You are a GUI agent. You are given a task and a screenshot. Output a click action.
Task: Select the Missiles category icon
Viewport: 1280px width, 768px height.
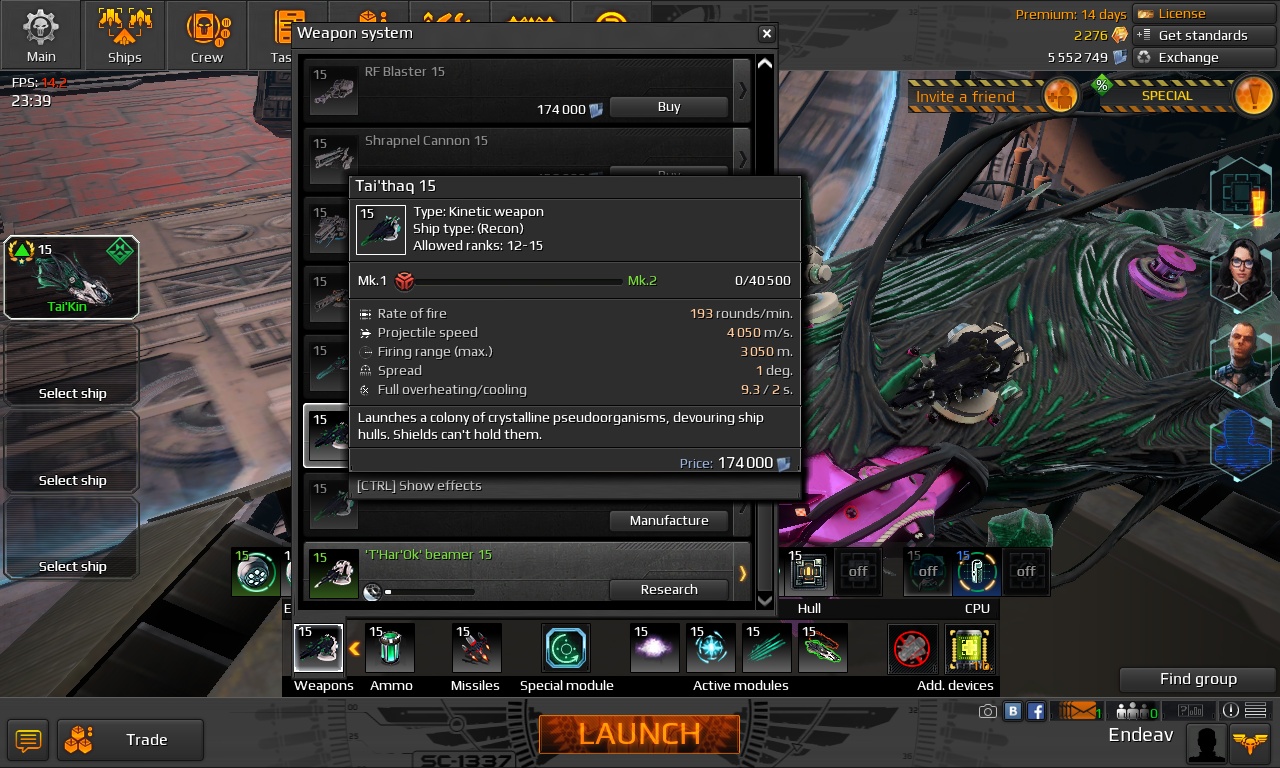click(x=475, y=647)
